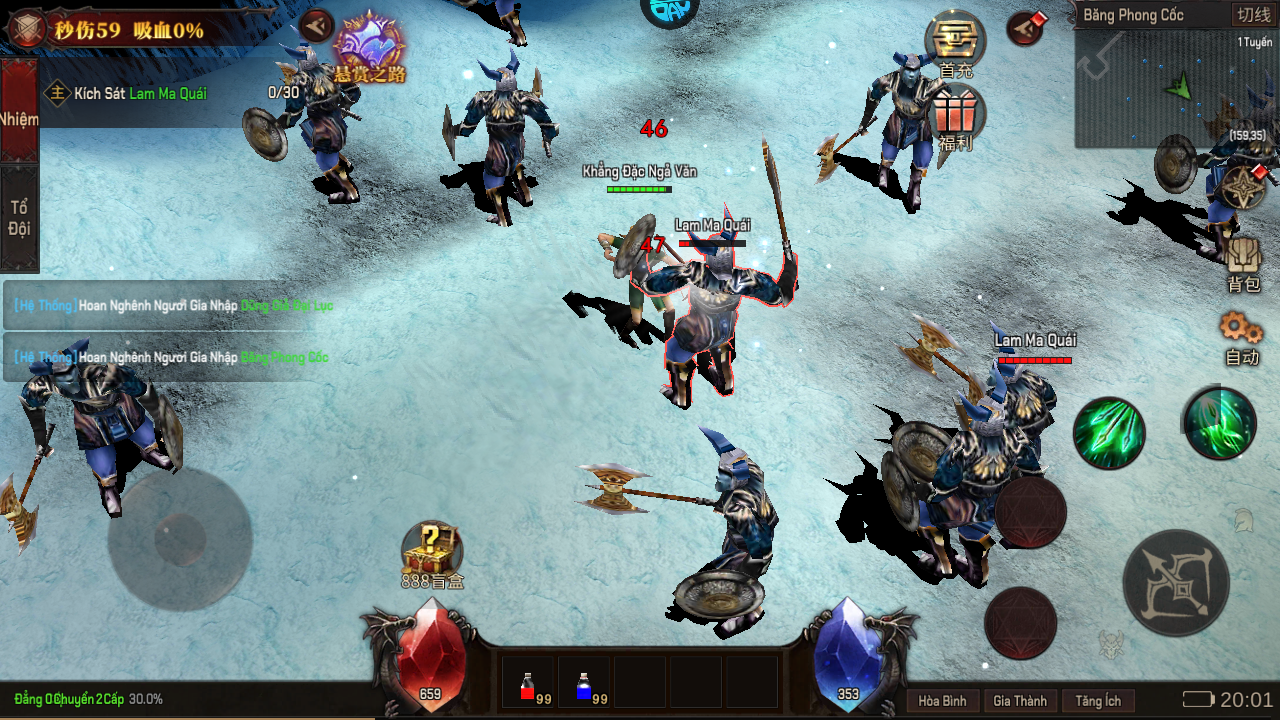Open the 首充 first recharge icon
Screen dimensions: 1280x720
(955, 42)
